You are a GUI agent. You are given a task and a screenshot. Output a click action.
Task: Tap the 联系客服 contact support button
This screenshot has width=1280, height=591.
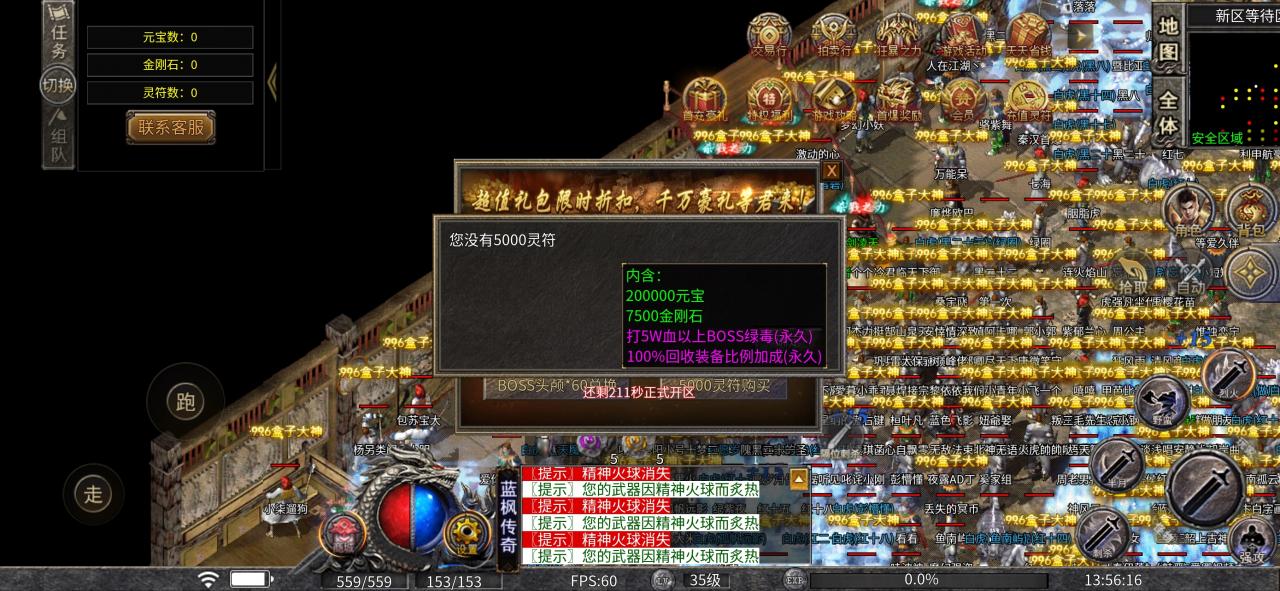[x=171, y=127]
